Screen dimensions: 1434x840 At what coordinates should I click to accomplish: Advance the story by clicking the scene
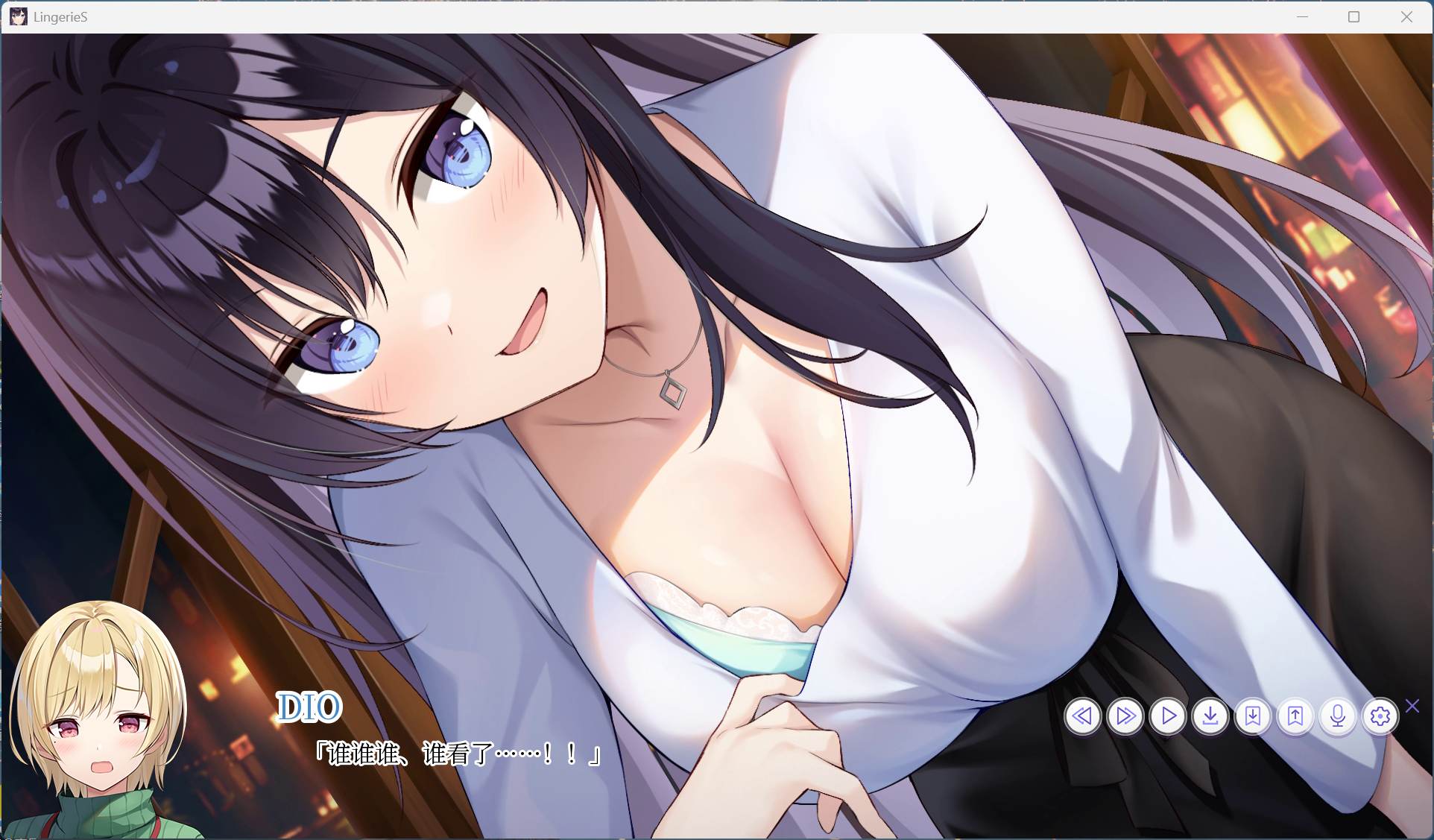click(671, 373)
